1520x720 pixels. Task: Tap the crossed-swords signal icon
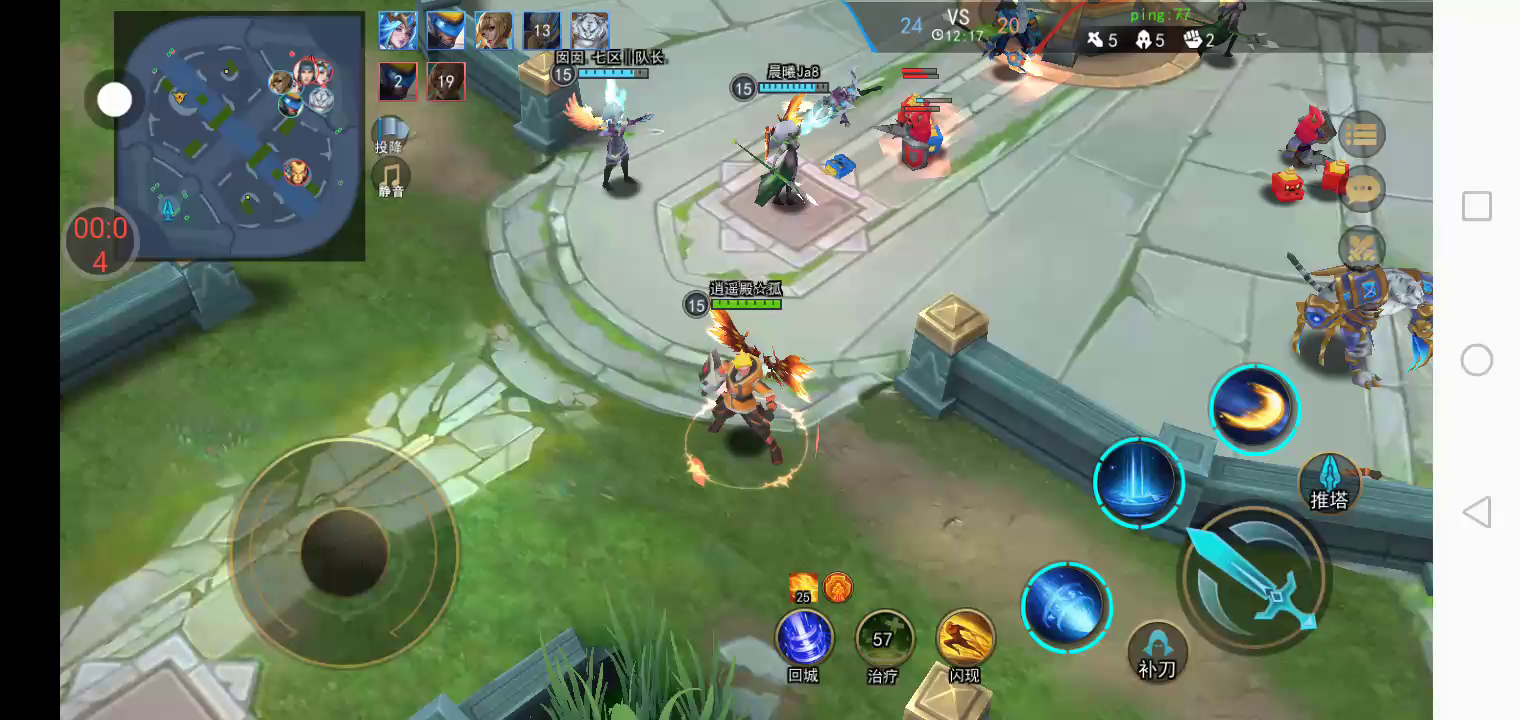point(1361,247)
